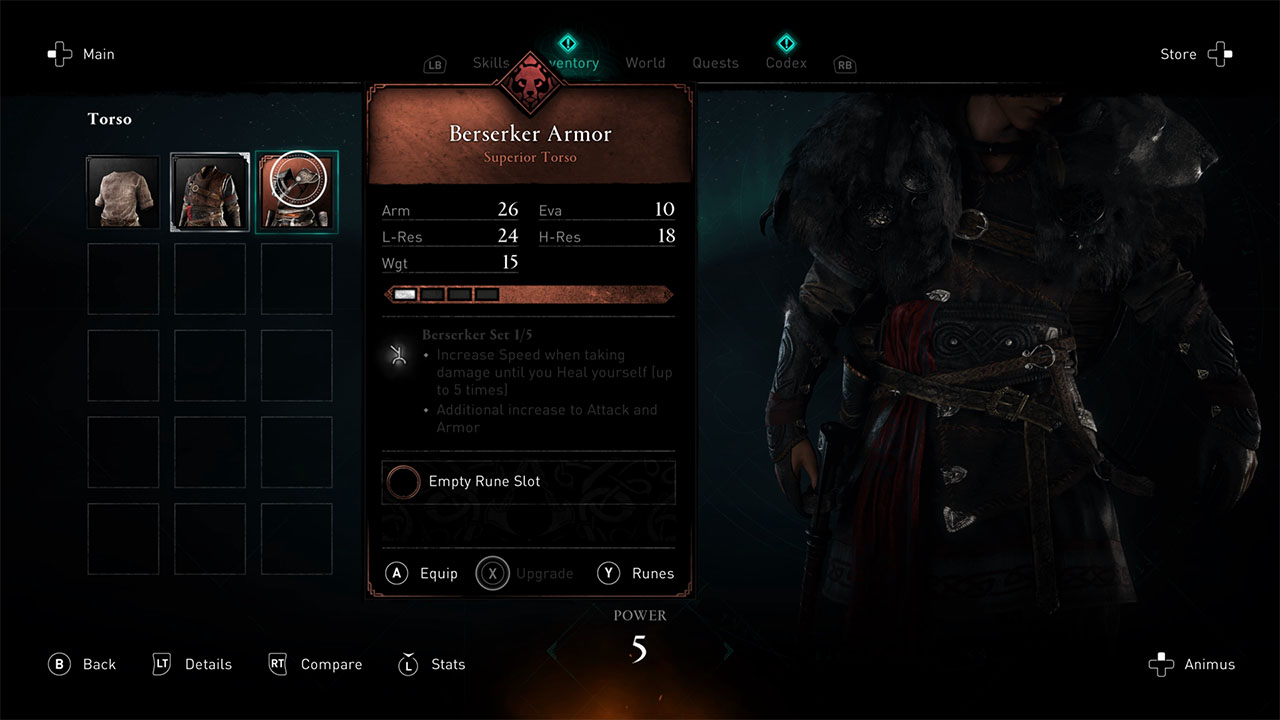Screen dimensions: 1280x720
Task: Click the RB bumper icon
Action: pyautogui.click(x=844, y=64)
